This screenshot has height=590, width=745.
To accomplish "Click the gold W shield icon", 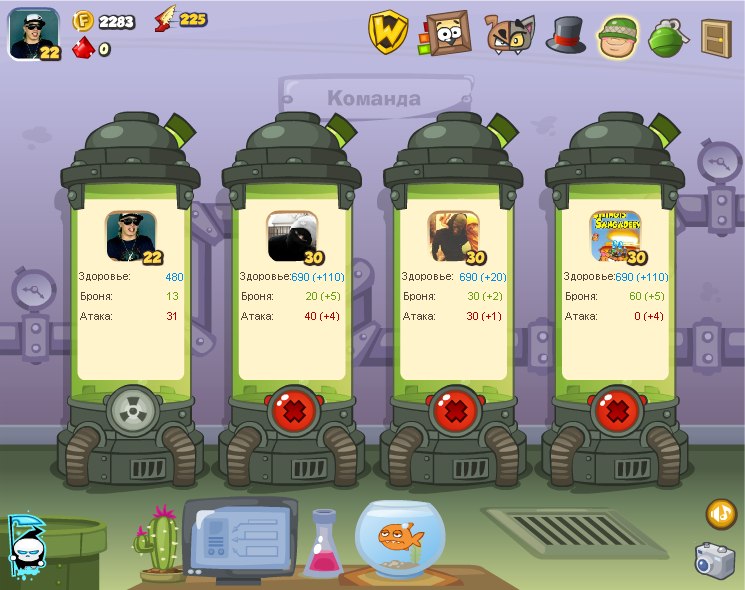I will tap(388, 32).
